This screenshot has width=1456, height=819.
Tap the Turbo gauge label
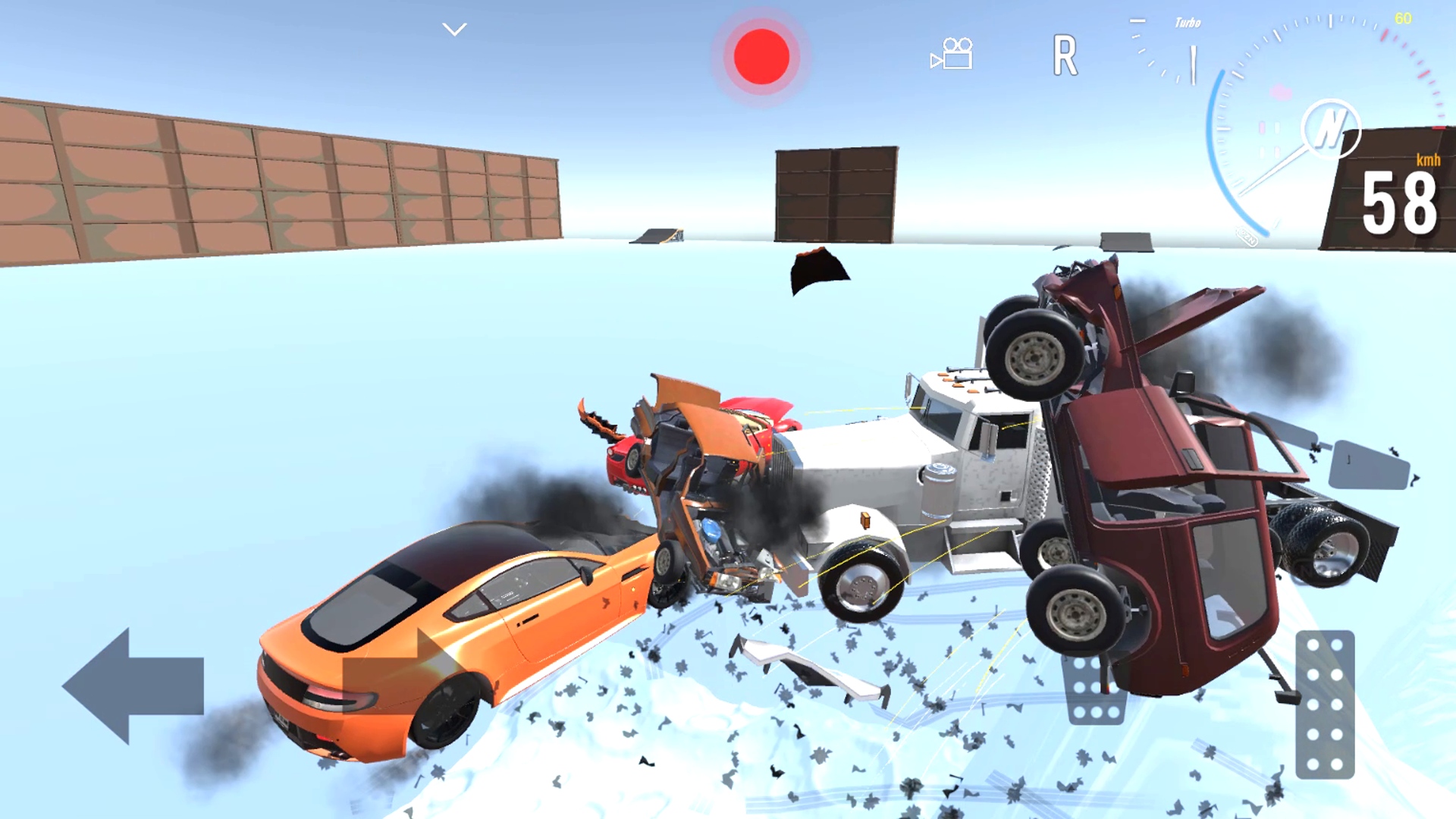1187,22
